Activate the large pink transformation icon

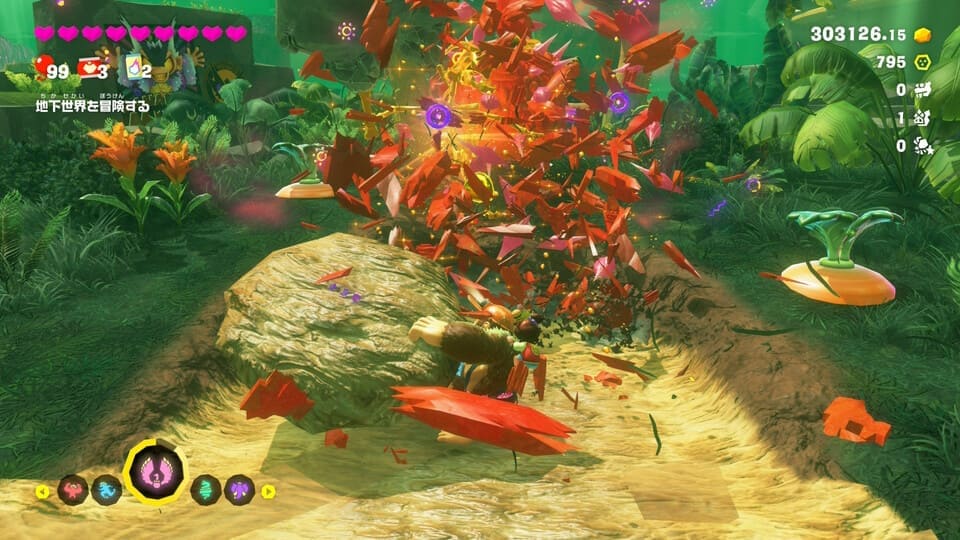click(156, 472)
